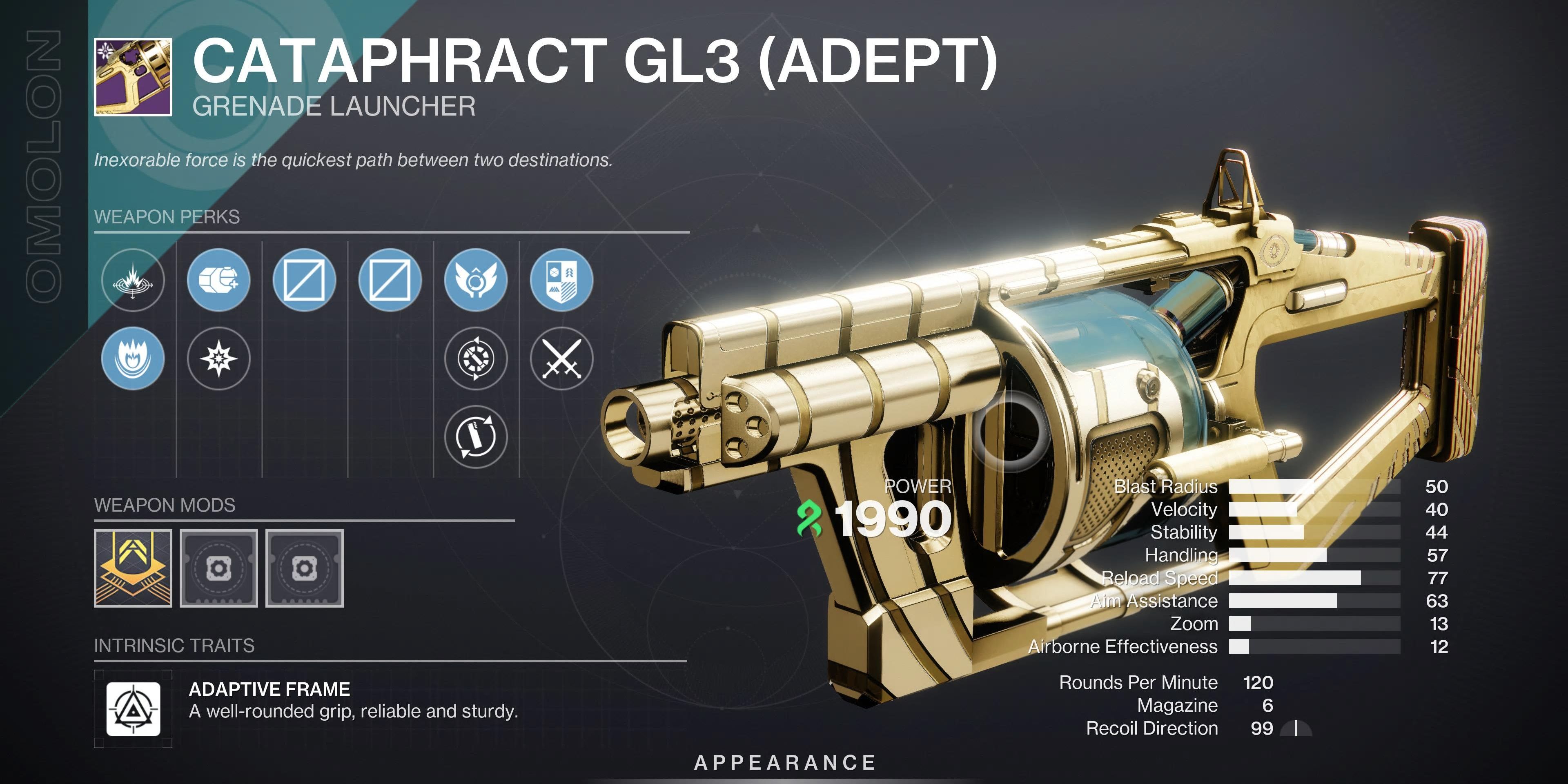Viewport: 1568px width, 784px height.
Task: Click the first empty weapon mod socket
Action: pos(219,568)
